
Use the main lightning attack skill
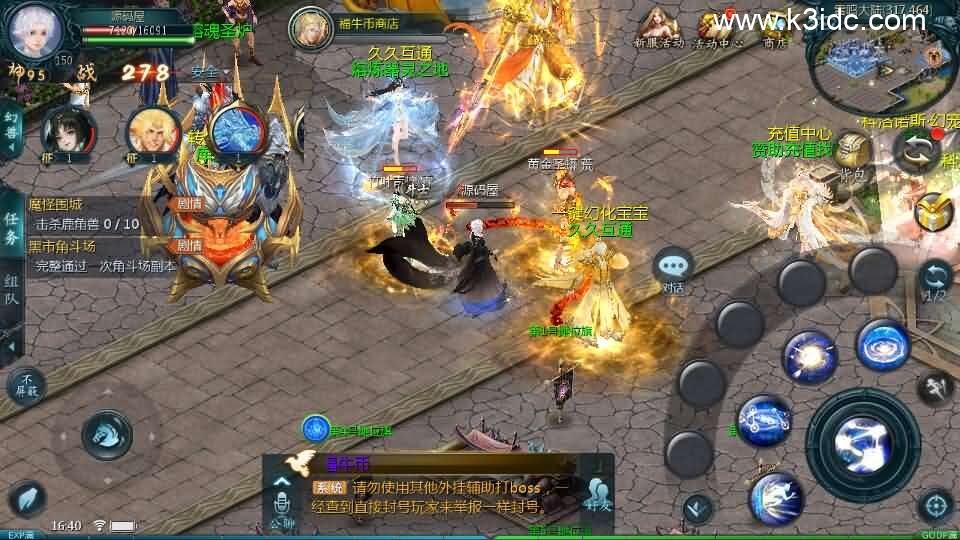862,443
